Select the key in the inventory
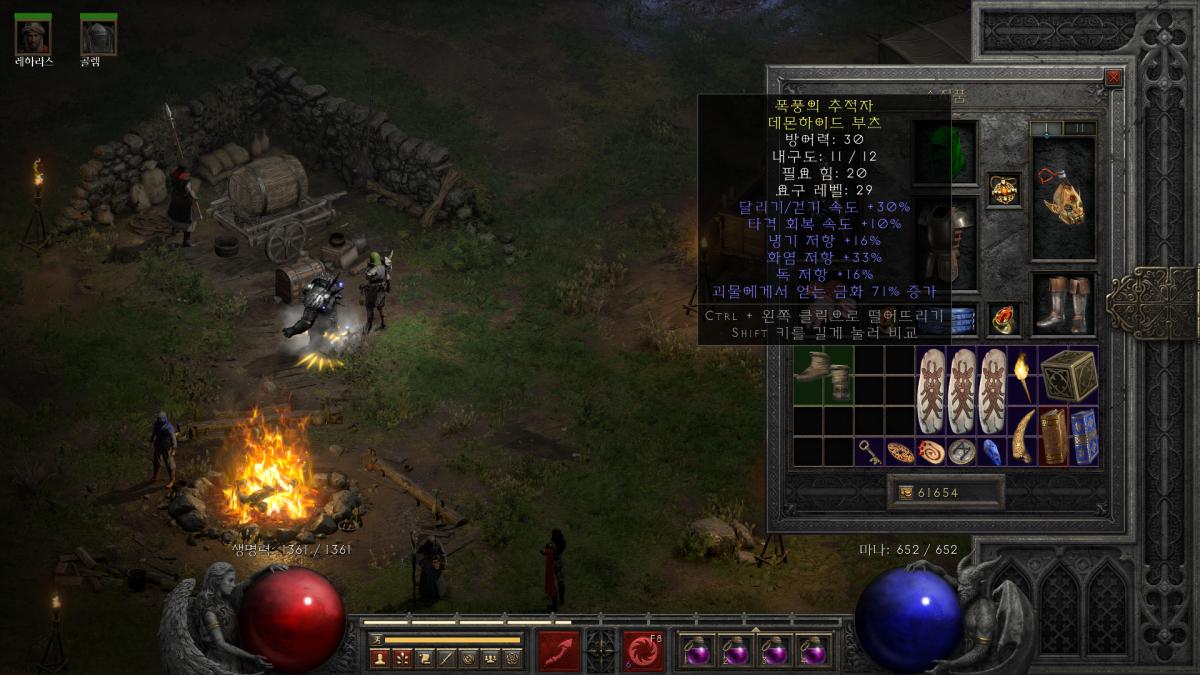 tap(870, 451)
